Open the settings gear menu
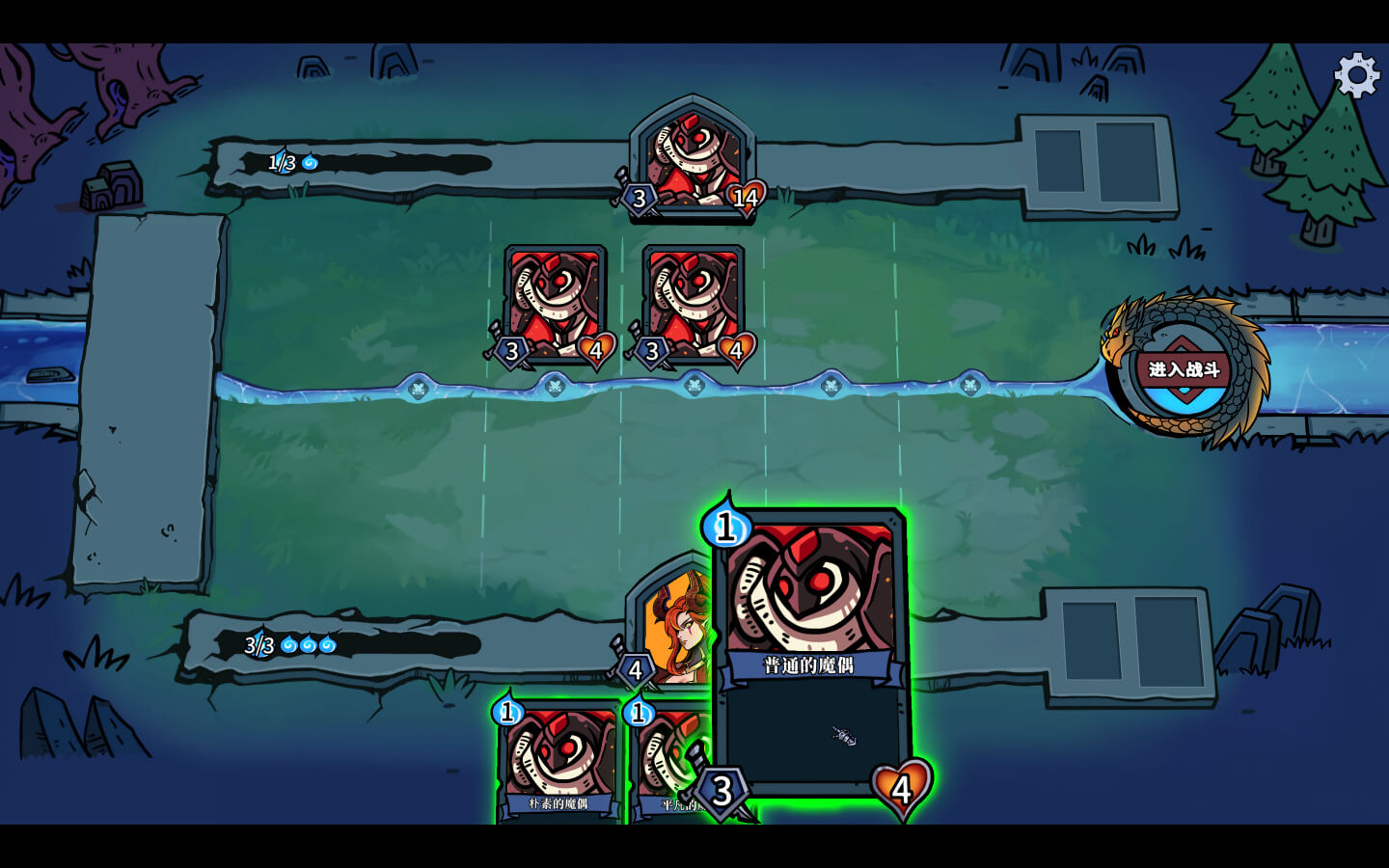The width and height of the screenshot is (1389, 868). [1356, 75]
